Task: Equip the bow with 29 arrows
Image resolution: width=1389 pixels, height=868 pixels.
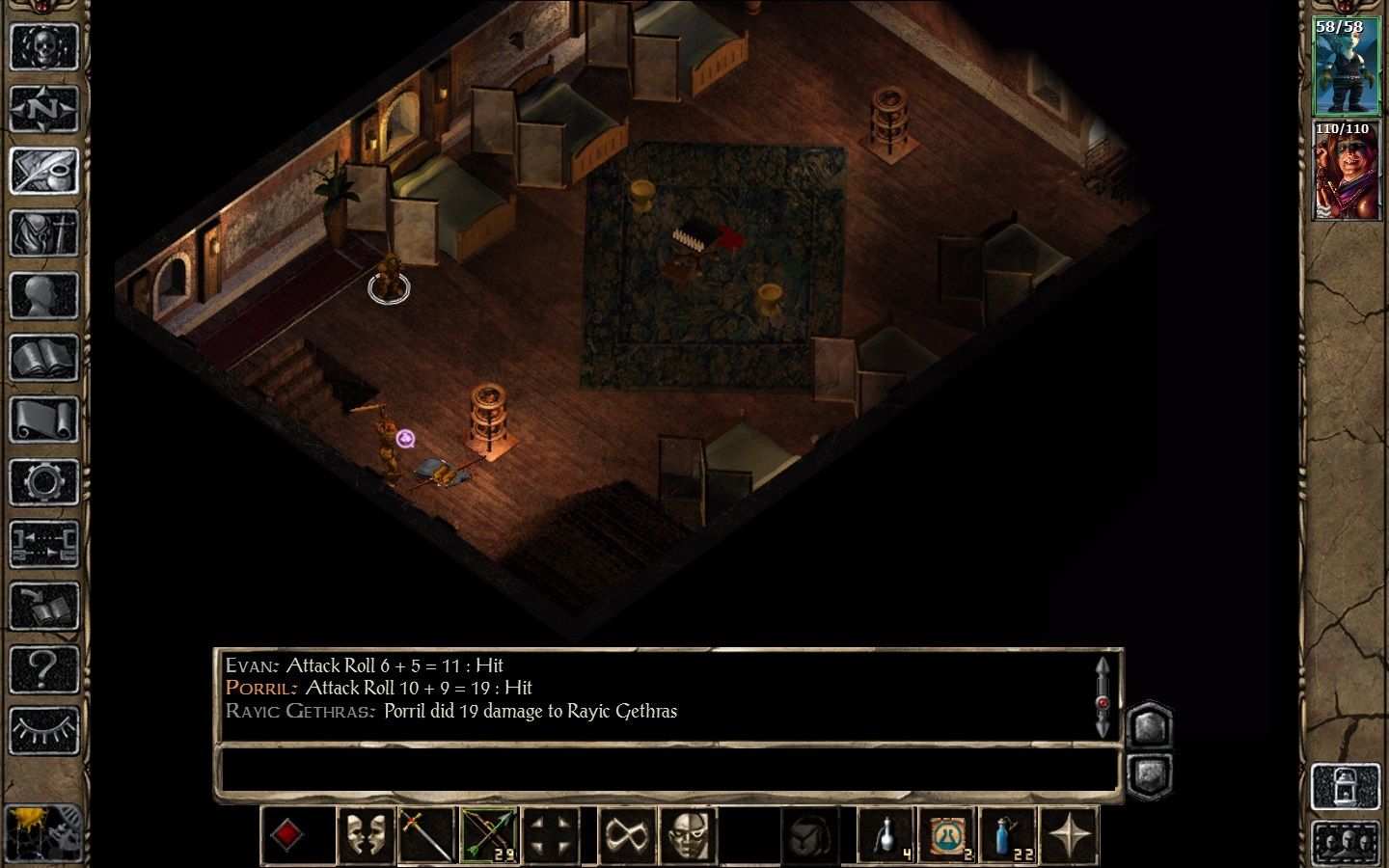Action: (x=489, y=835)
